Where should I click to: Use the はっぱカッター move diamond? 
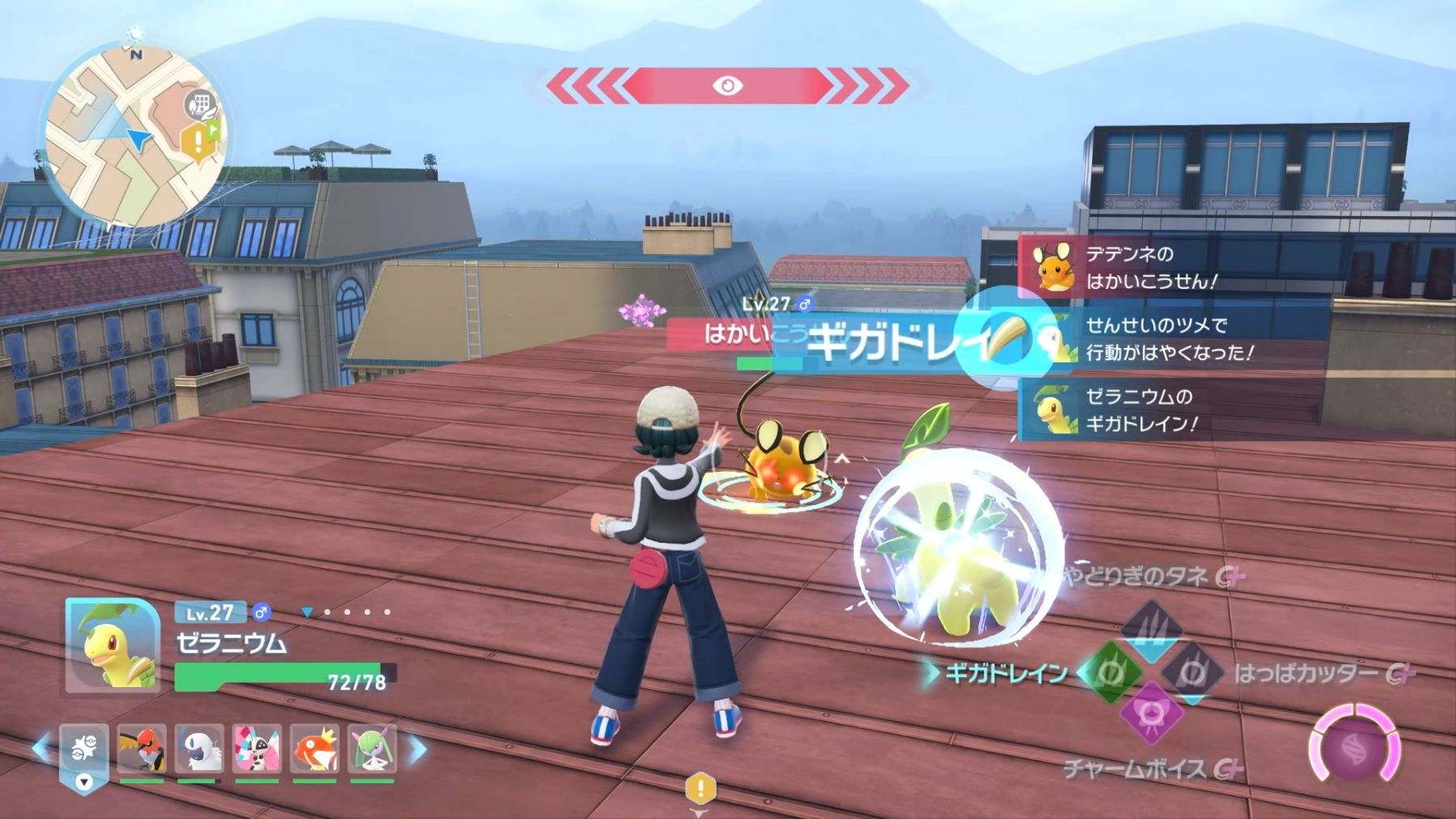coord(1192,673)
